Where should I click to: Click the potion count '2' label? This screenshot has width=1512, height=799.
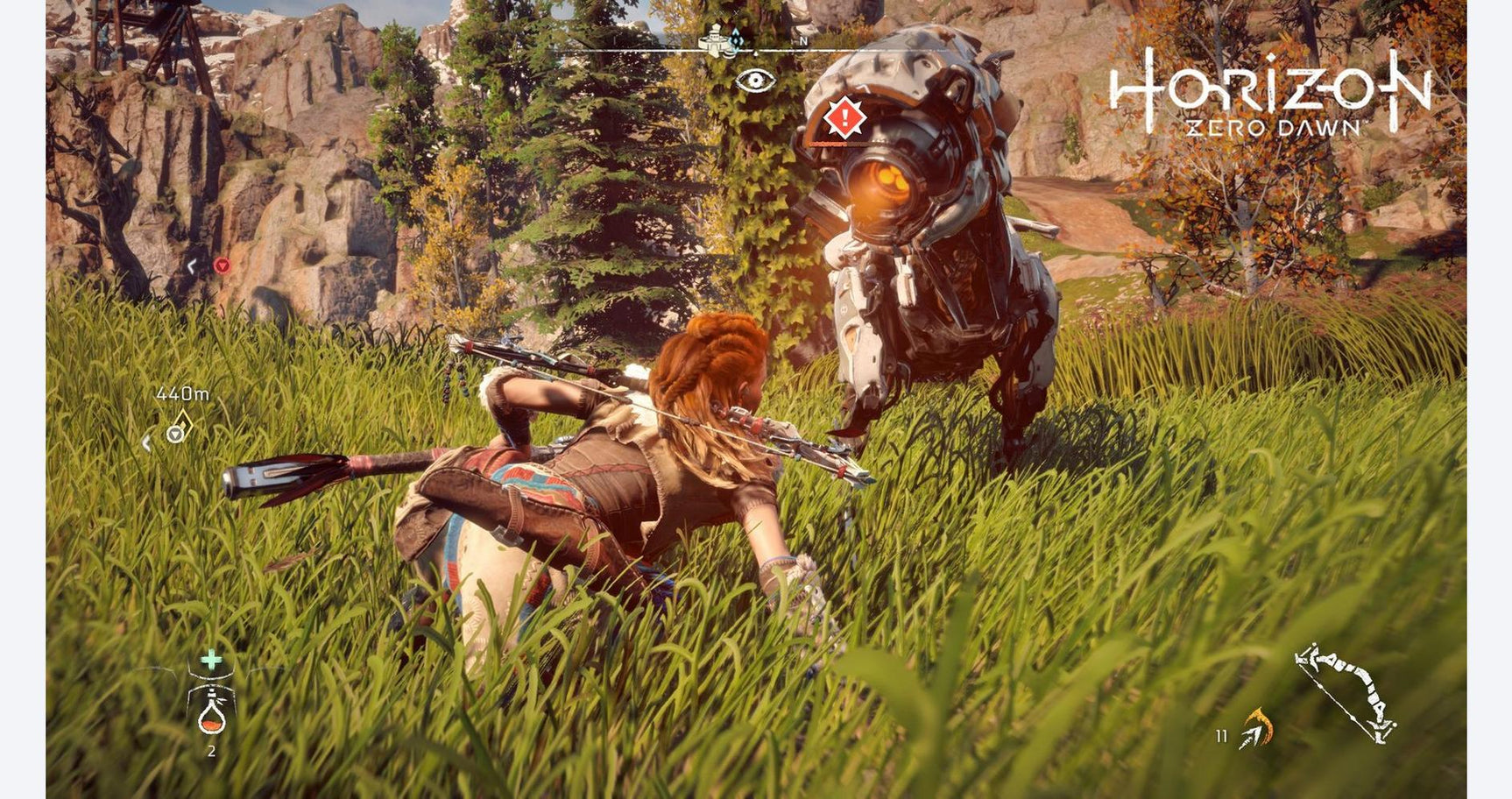[x=210, y=750]
